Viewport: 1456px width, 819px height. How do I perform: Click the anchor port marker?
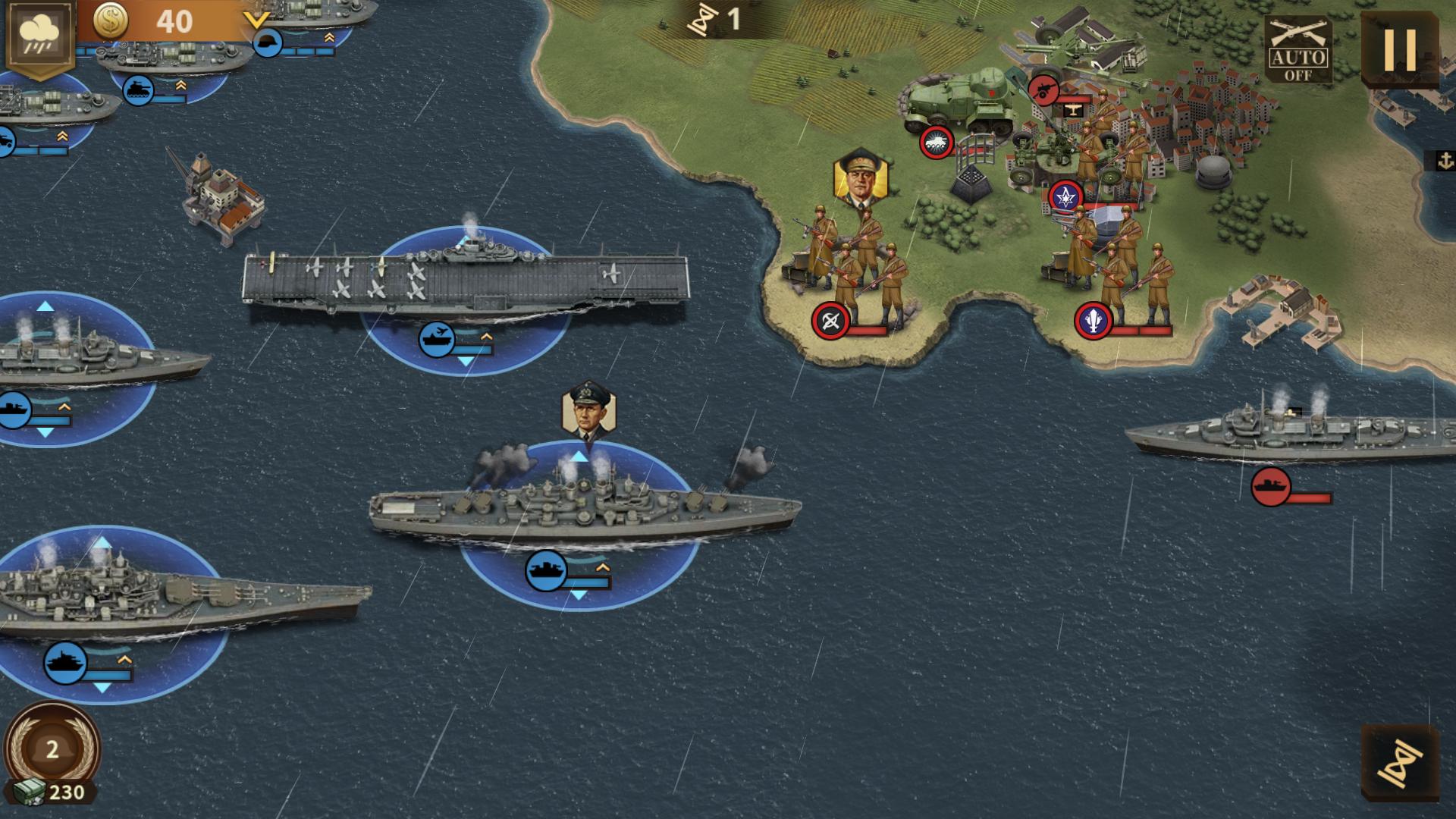click(x=1445, y=161)
